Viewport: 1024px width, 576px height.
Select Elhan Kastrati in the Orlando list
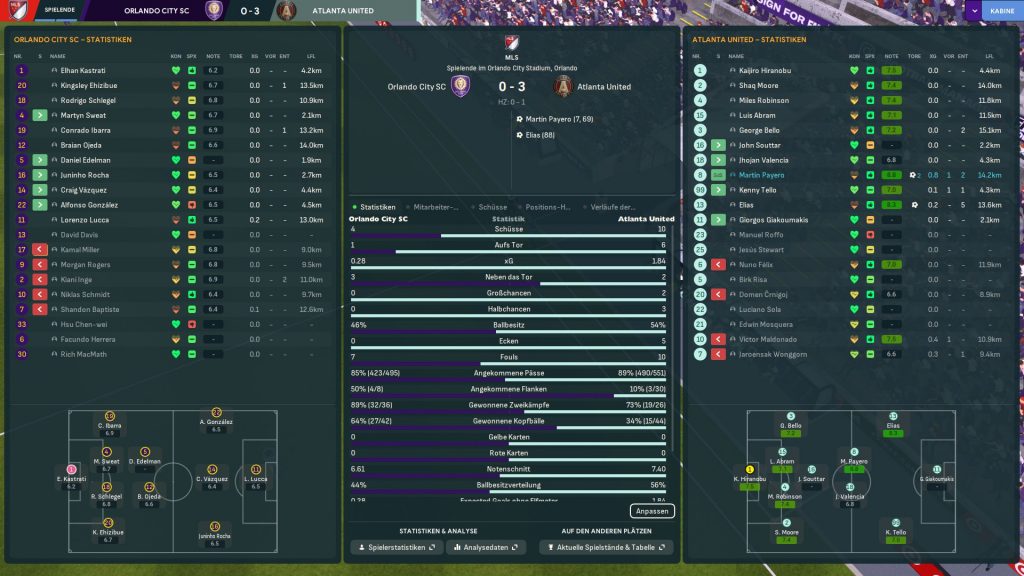point(85,71)
